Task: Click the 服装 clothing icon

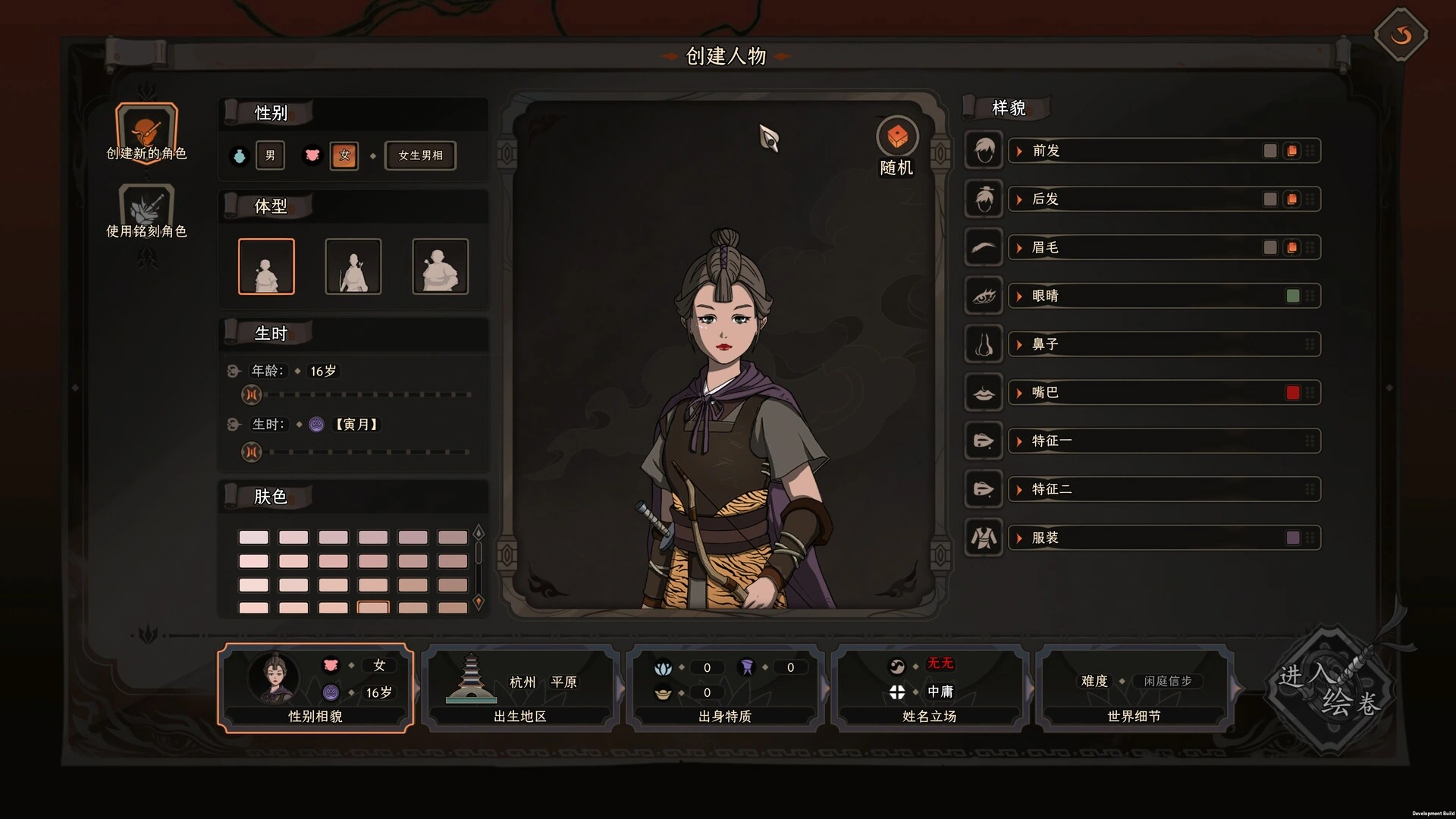Action: tap(983, 538)
